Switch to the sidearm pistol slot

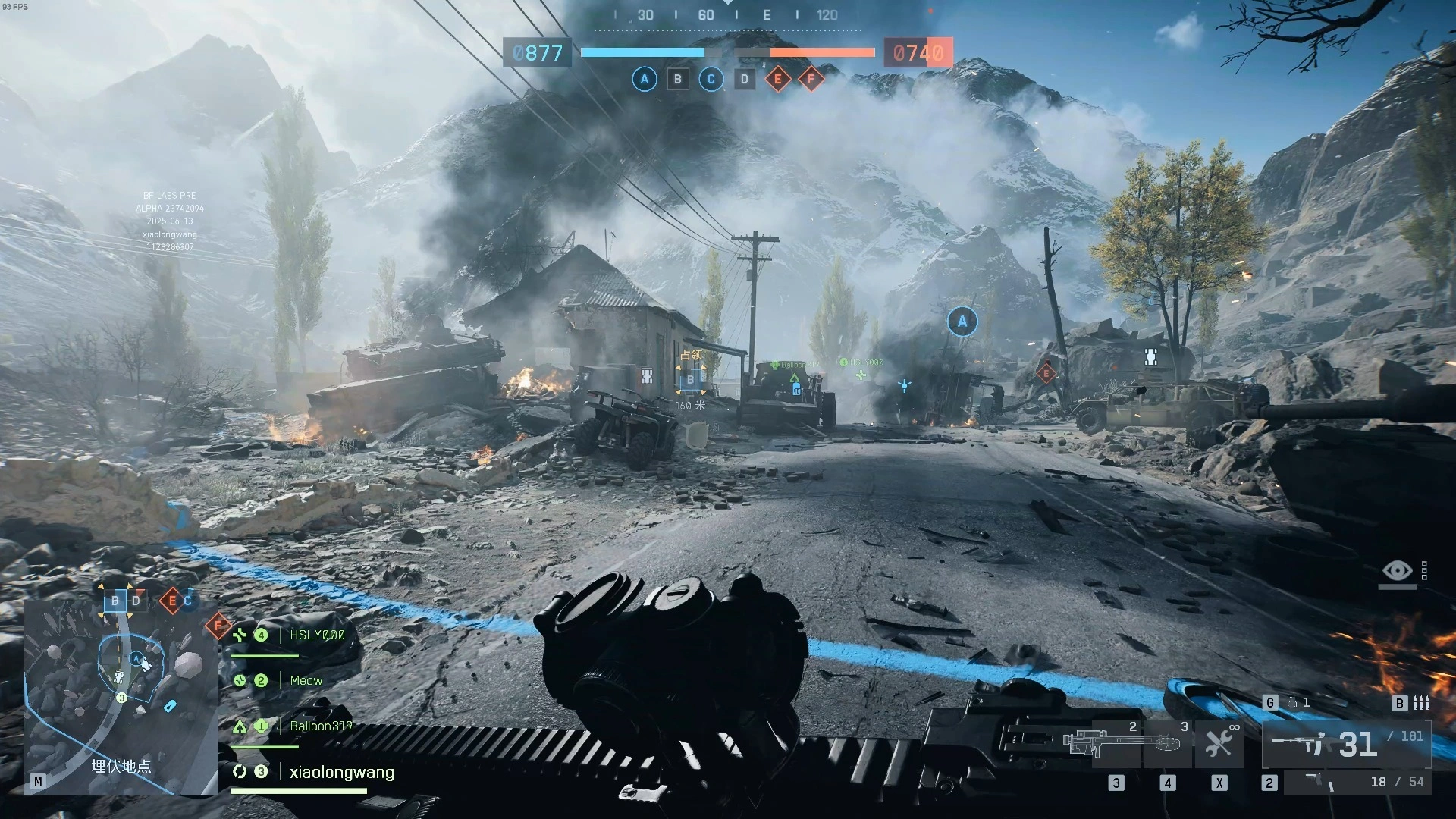(x=1357, y=782)
